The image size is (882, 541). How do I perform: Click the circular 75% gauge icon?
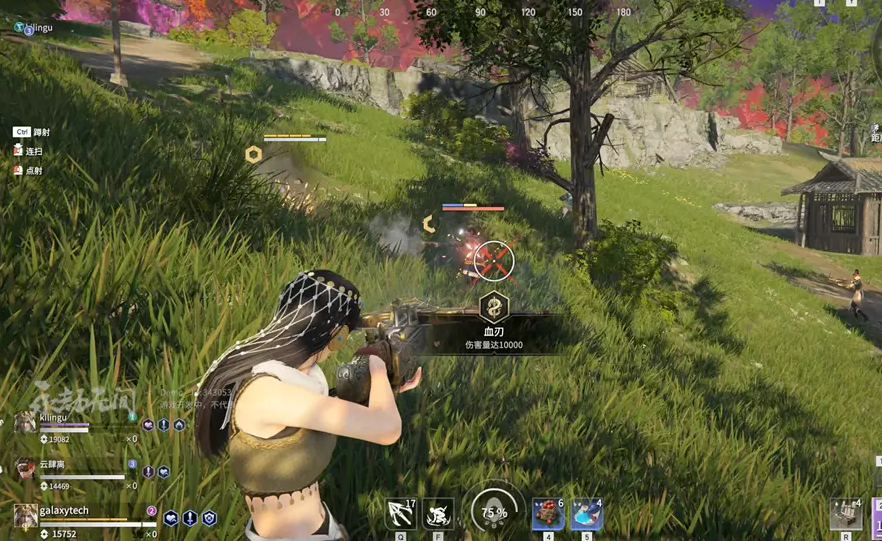(x=494, y=512)
